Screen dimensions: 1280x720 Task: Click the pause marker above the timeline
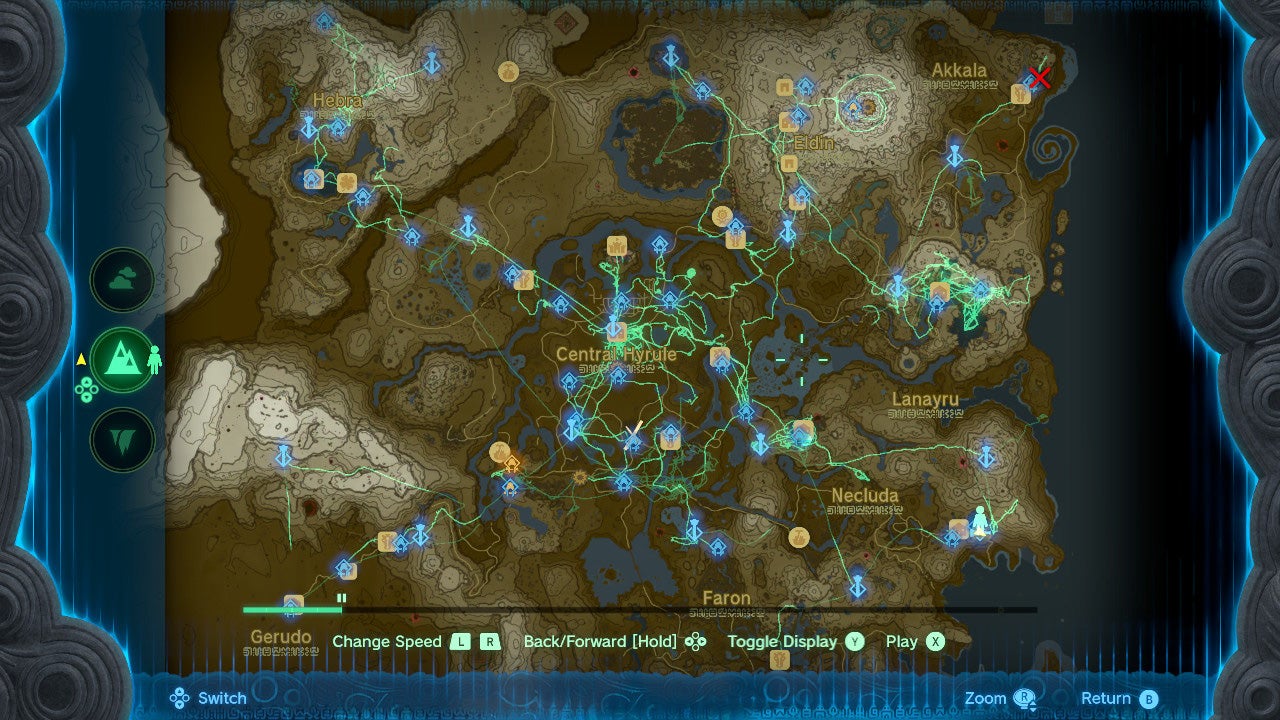[343, 600]
